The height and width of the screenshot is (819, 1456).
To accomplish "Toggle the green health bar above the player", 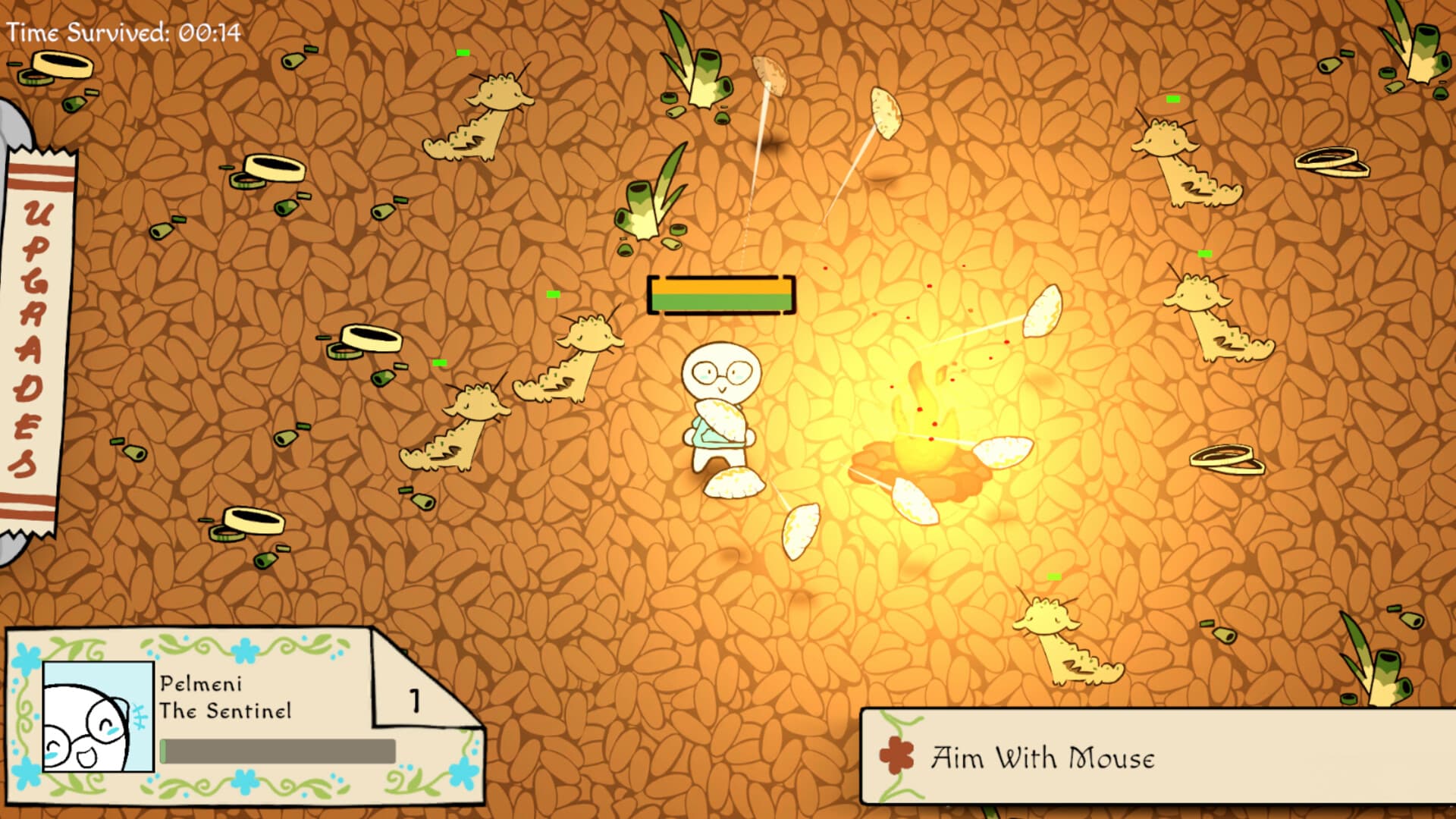I will 720,302.
